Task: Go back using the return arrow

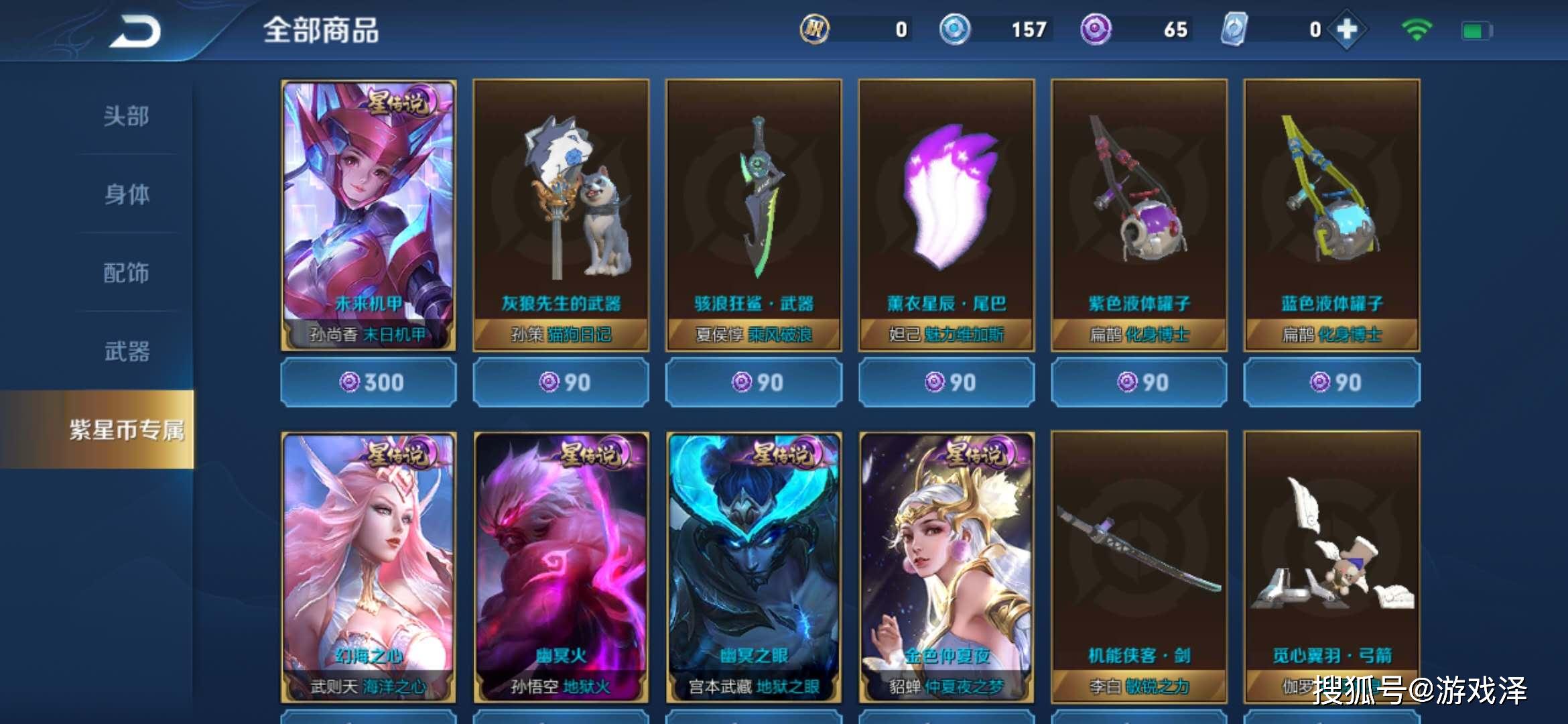Action: pyautogui.click(x=136, y=32)
